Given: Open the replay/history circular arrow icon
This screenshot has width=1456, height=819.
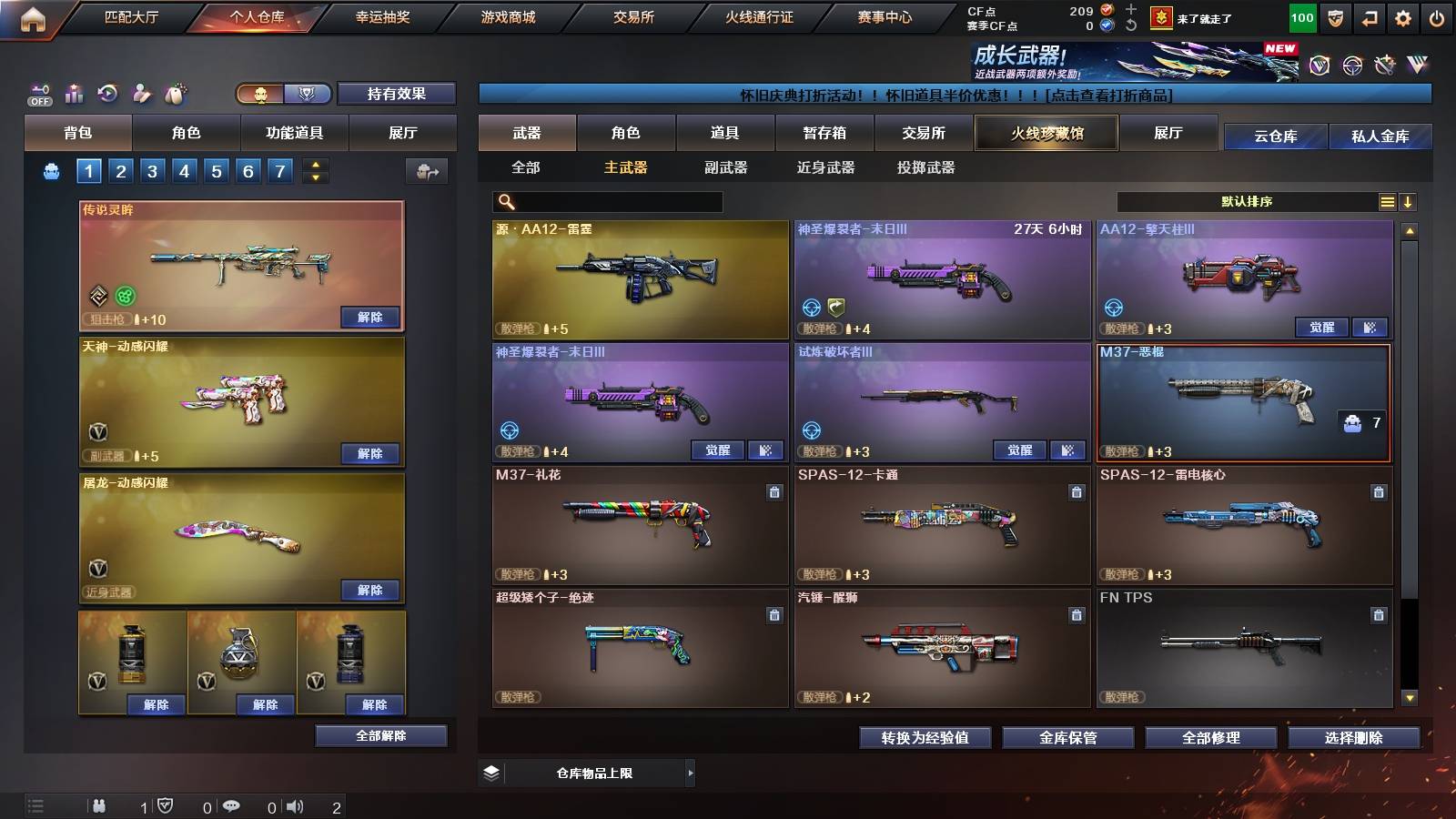Looking at the screenshot, I should coord(108,94).
